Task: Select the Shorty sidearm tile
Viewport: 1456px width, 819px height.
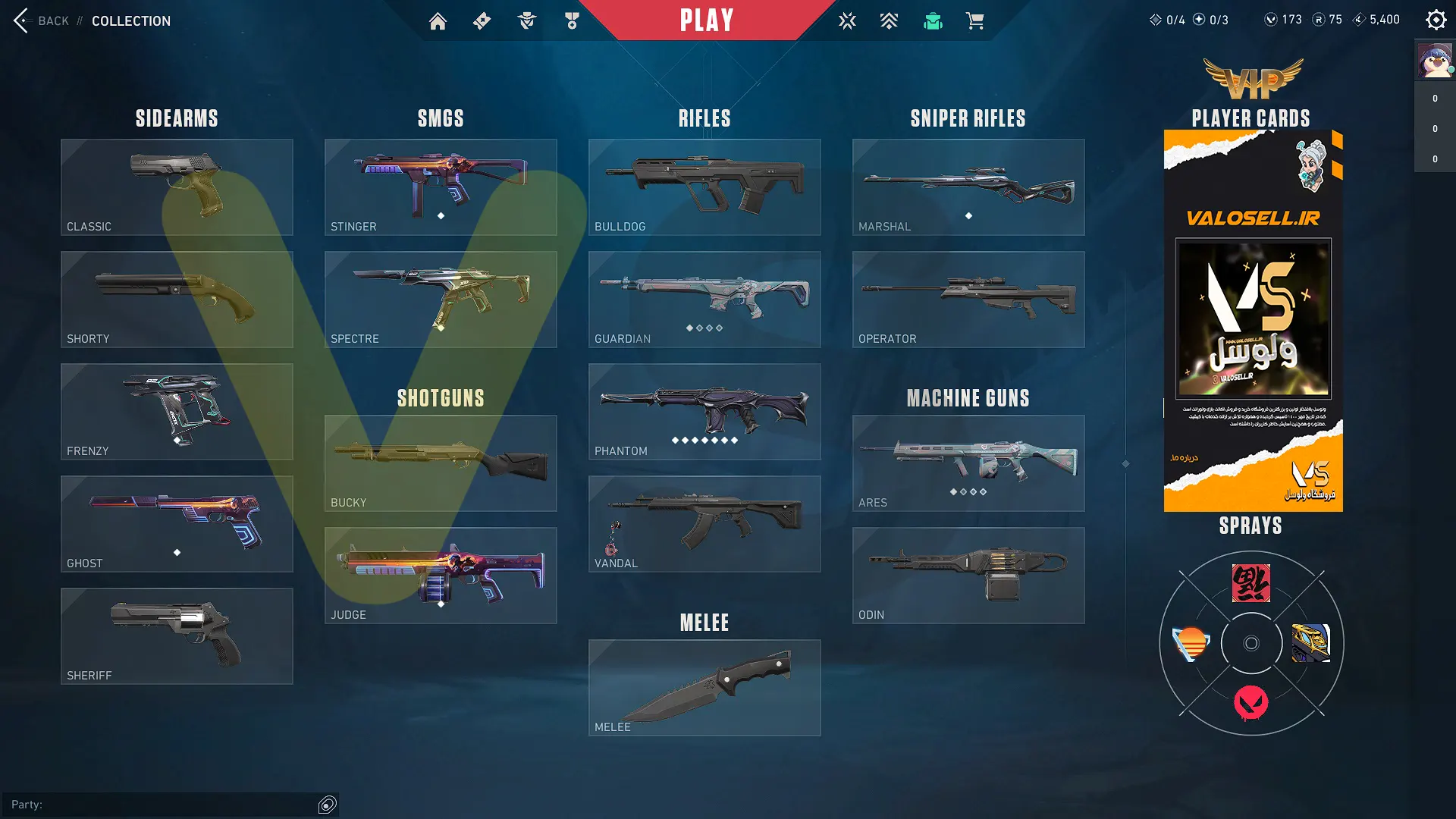Action: tap(177, 299)
